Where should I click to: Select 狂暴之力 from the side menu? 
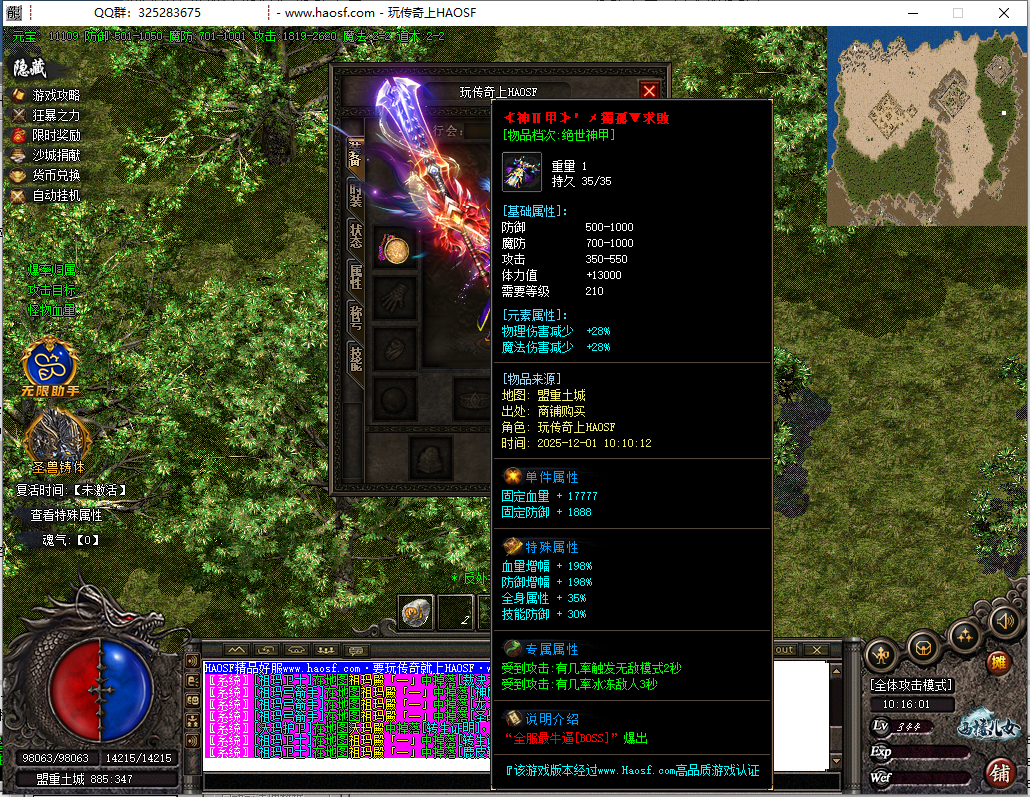56,115
